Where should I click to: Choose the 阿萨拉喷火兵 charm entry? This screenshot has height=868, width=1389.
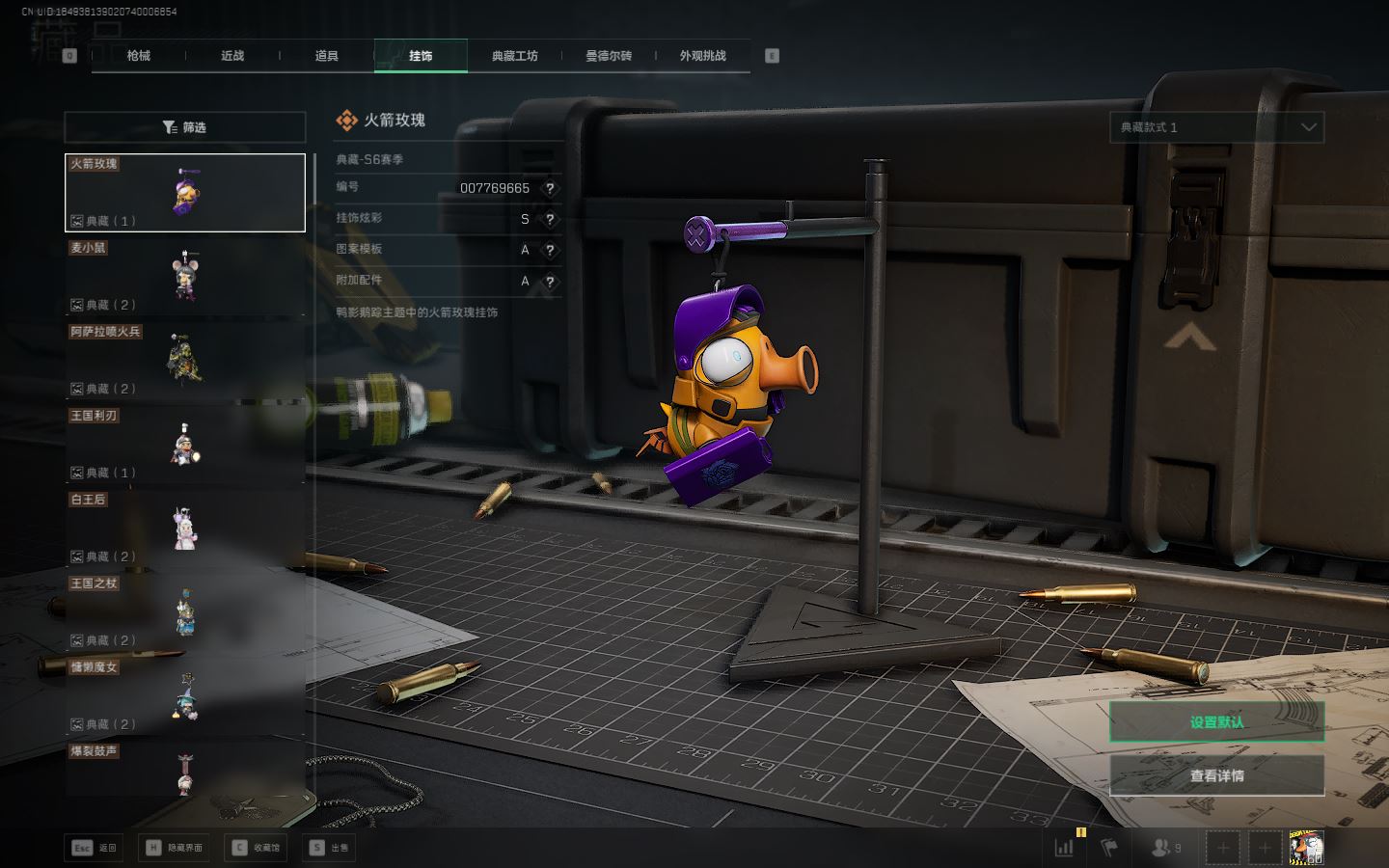[185, 361]
